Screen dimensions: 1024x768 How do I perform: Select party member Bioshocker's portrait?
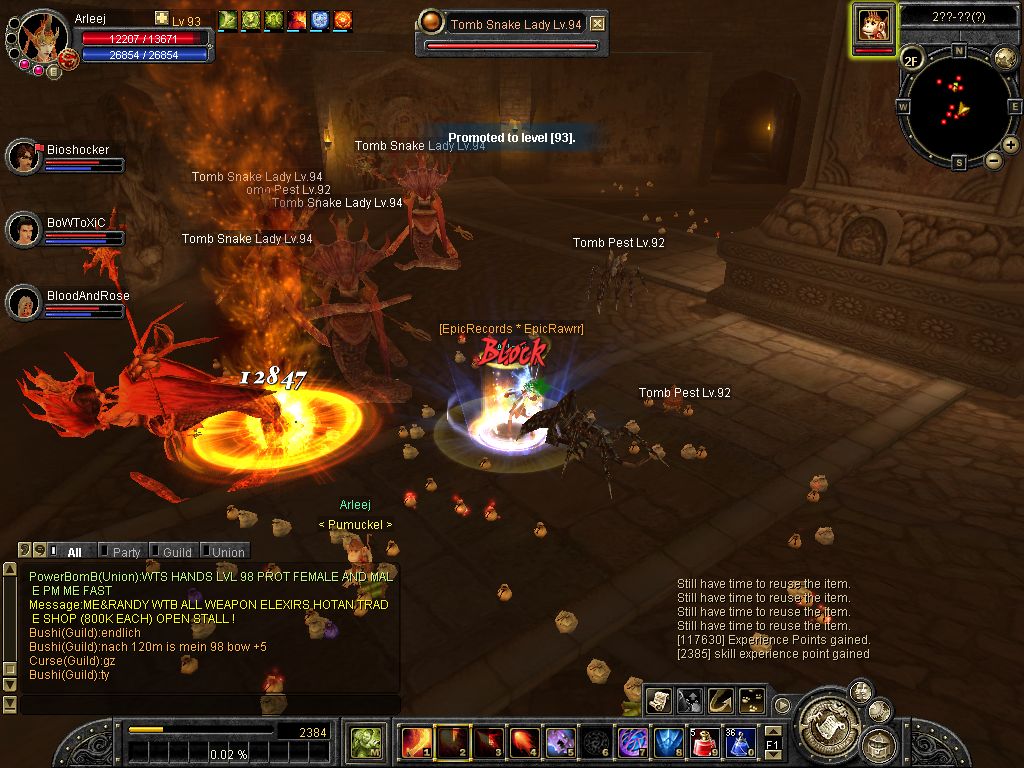coord(22,156)
